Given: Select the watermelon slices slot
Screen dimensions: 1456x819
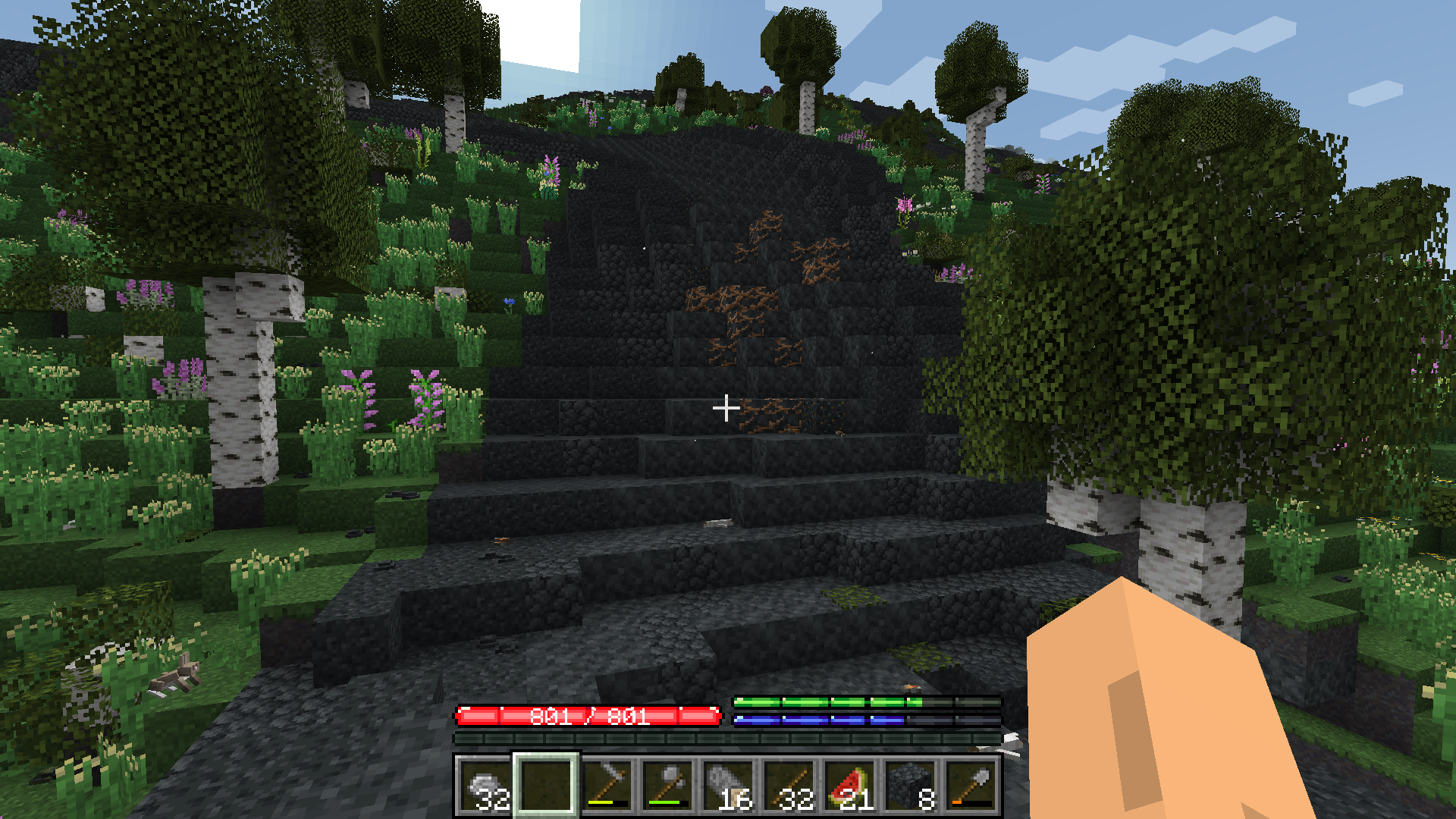Looking at the screenshot, I should click(x=849, y=785).
